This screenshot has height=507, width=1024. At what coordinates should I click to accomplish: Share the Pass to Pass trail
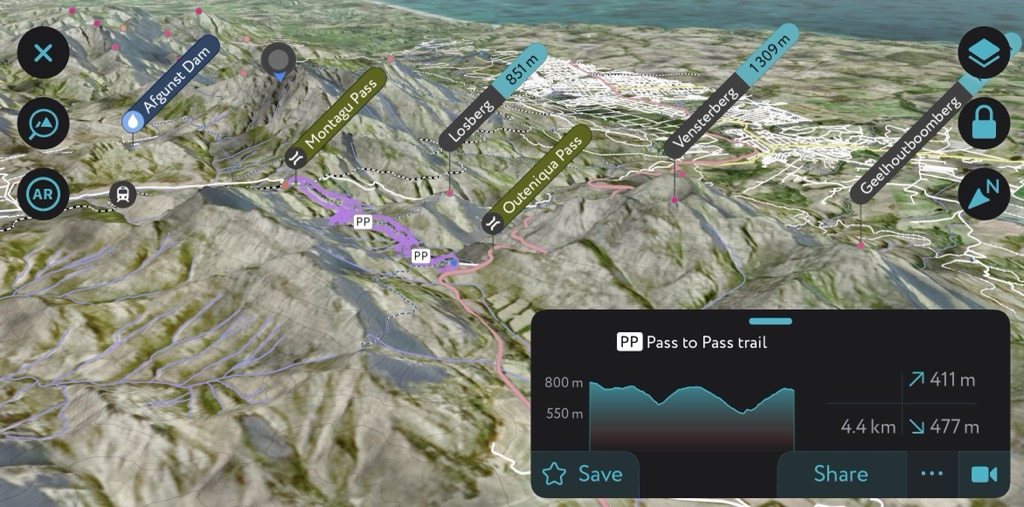(x=840, y=474)
